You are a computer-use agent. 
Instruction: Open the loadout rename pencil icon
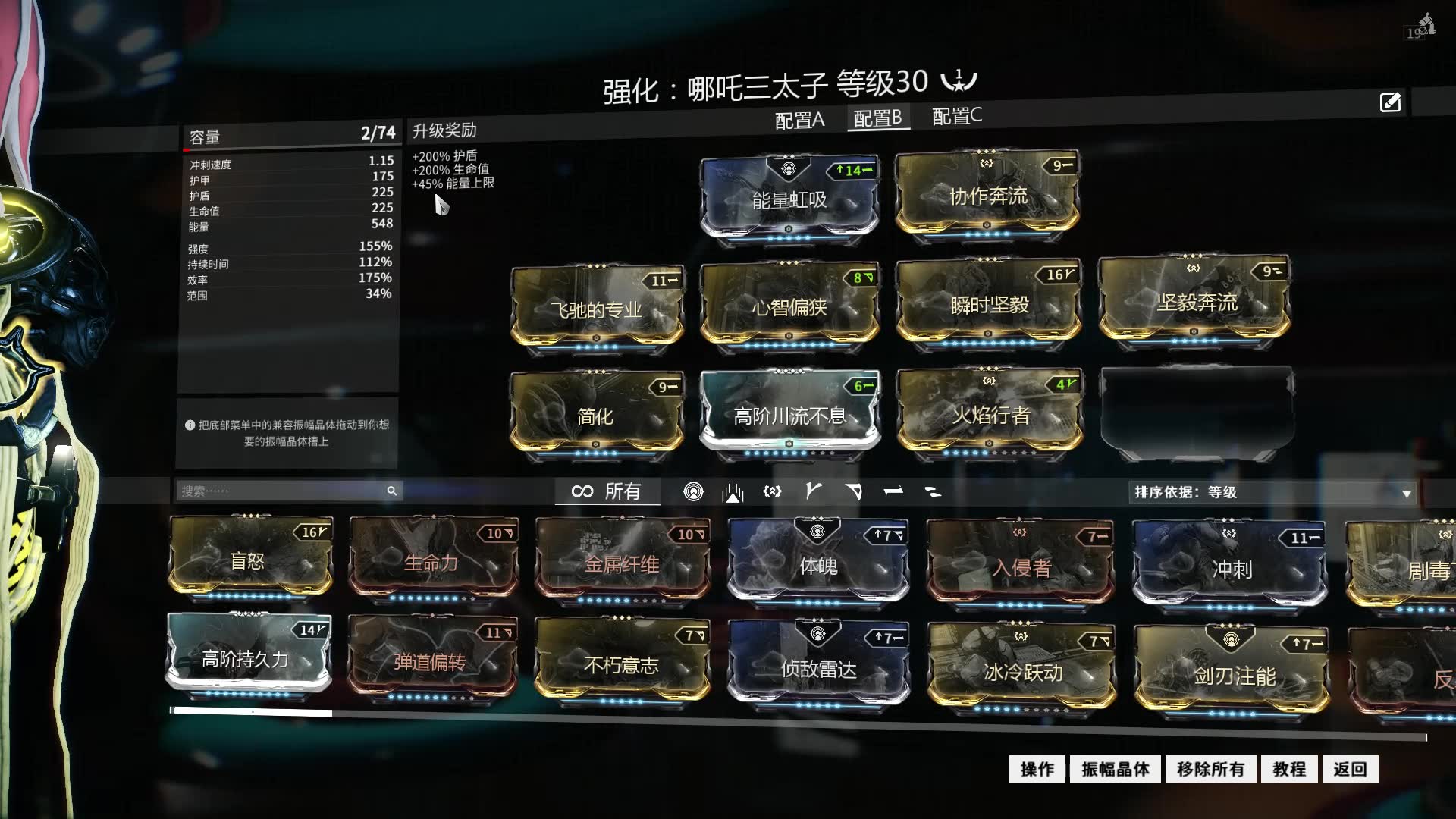click(x=1390, y=102)
